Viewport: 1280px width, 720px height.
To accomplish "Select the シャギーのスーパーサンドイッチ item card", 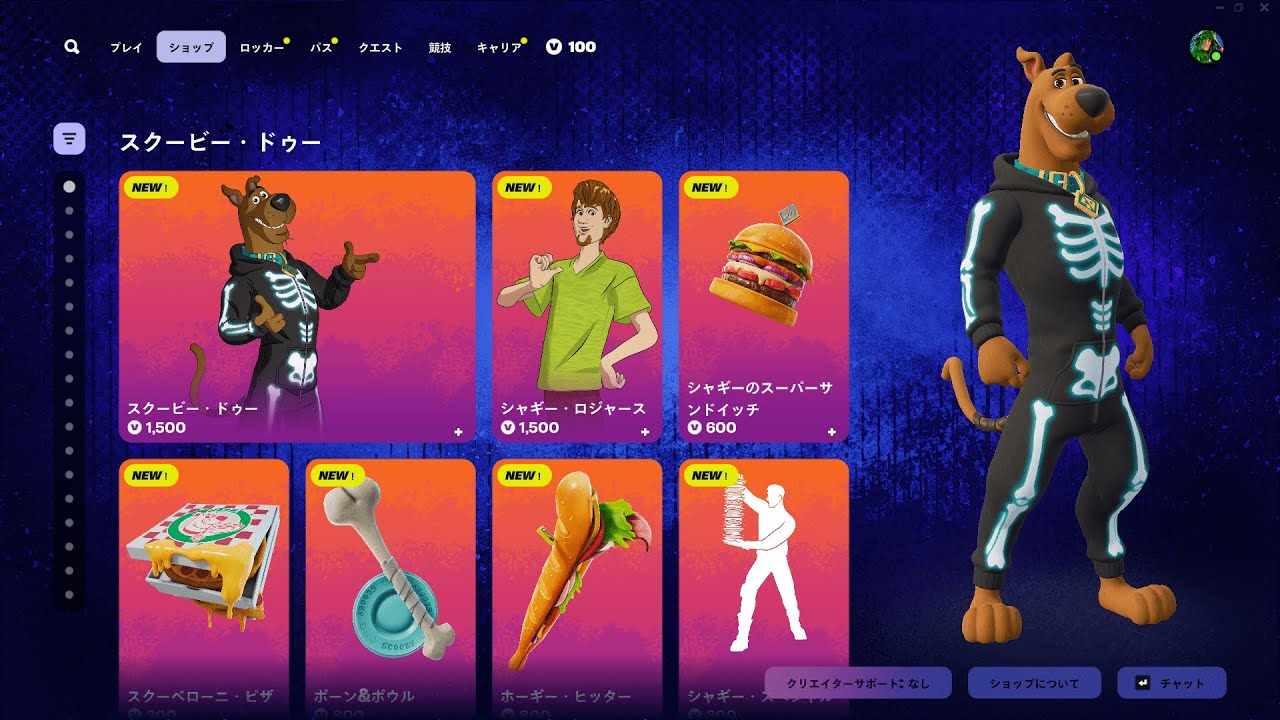I will pyautogui.click(x=764, y=306).
